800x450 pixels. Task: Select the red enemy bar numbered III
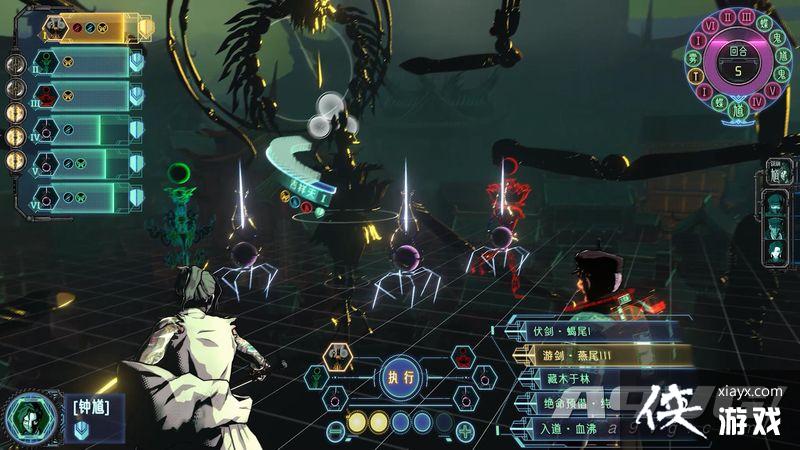(88, 97)
